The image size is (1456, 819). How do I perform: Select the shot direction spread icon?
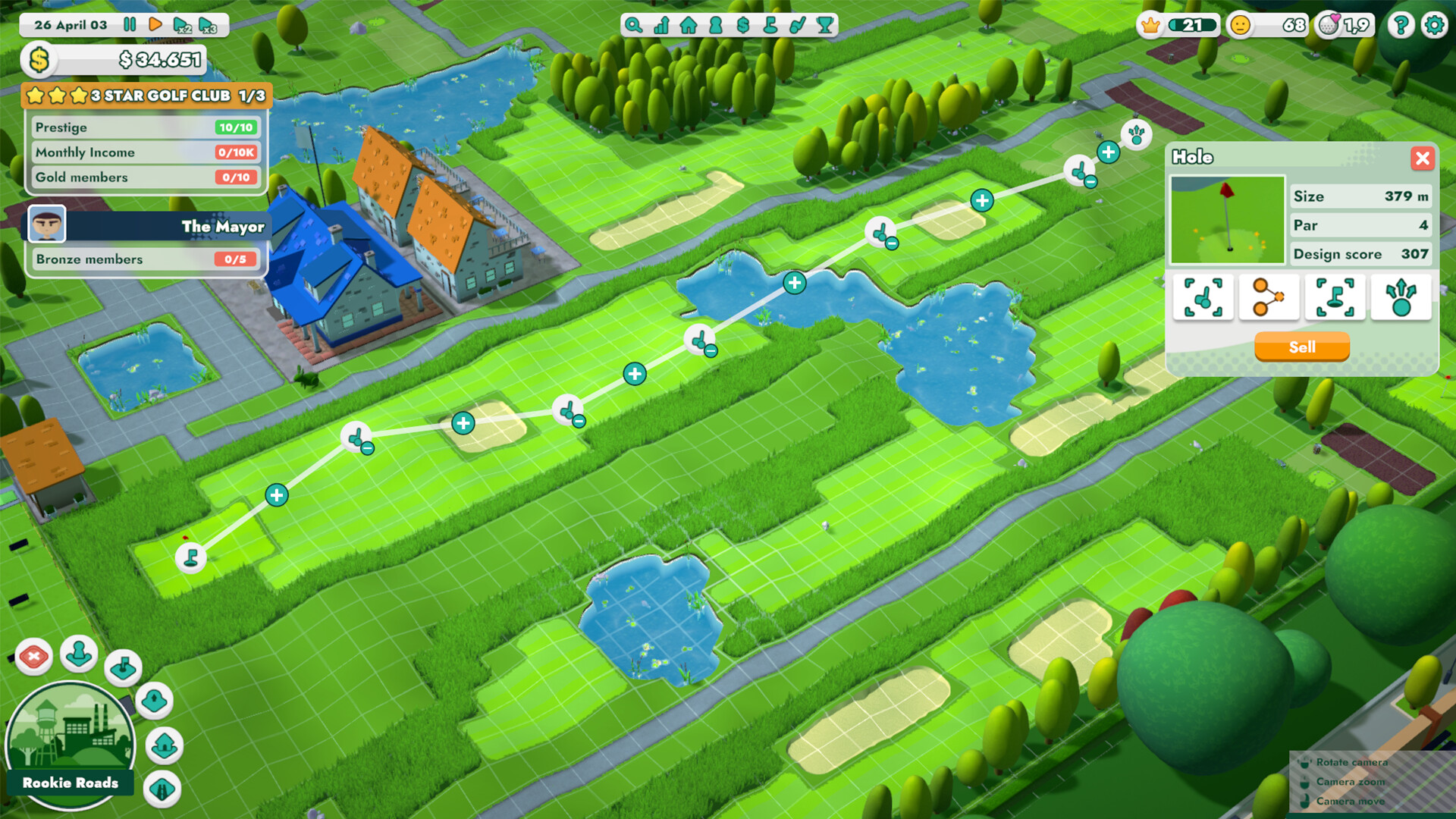coord(1401,297)
